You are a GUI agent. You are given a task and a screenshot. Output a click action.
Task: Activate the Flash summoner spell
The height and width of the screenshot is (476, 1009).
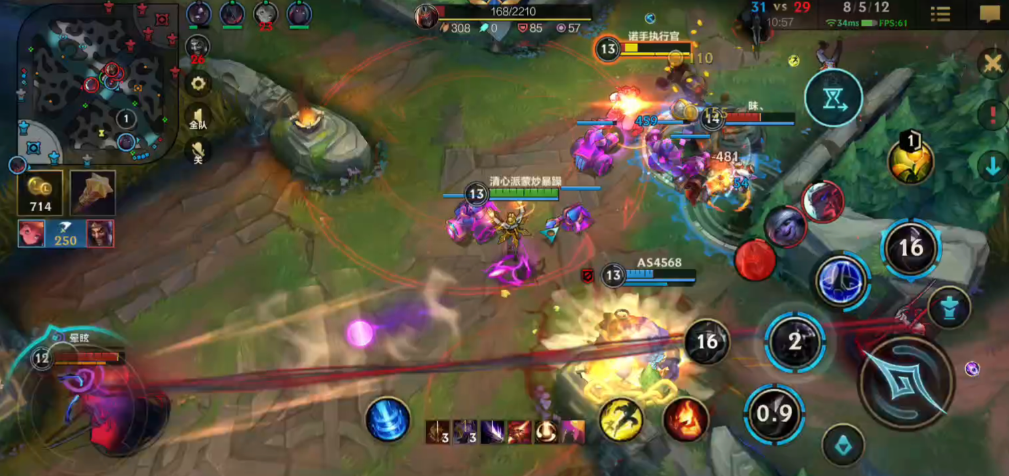(621, 418)
